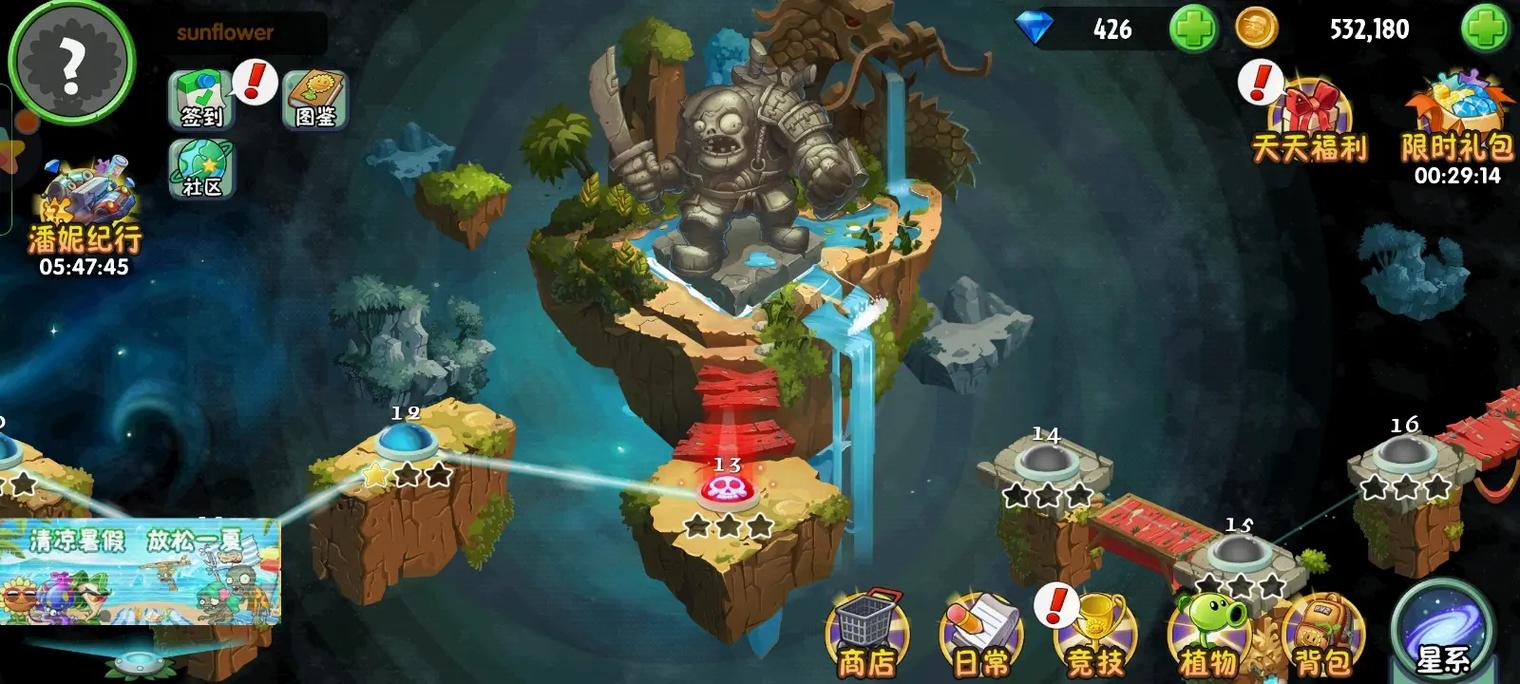Image resolution: width=1520 pixels, height=684 pixels.
Task: Select locked level 16 node
Action: point(1405,454)
